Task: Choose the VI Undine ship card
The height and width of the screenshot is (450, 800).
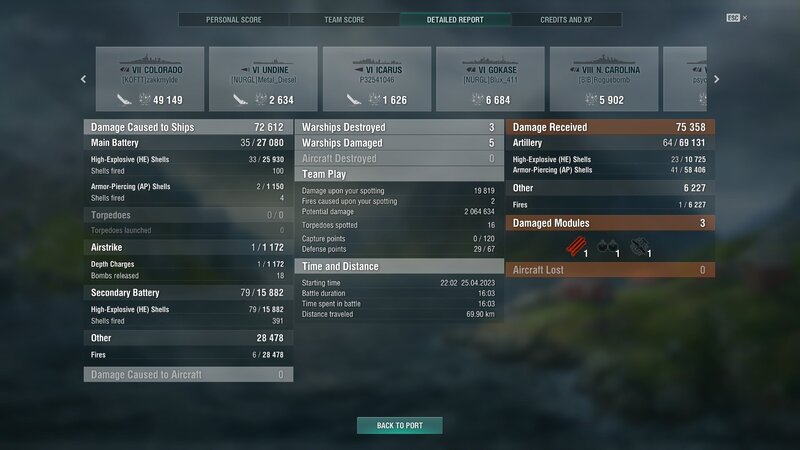Action: [264, 78]
